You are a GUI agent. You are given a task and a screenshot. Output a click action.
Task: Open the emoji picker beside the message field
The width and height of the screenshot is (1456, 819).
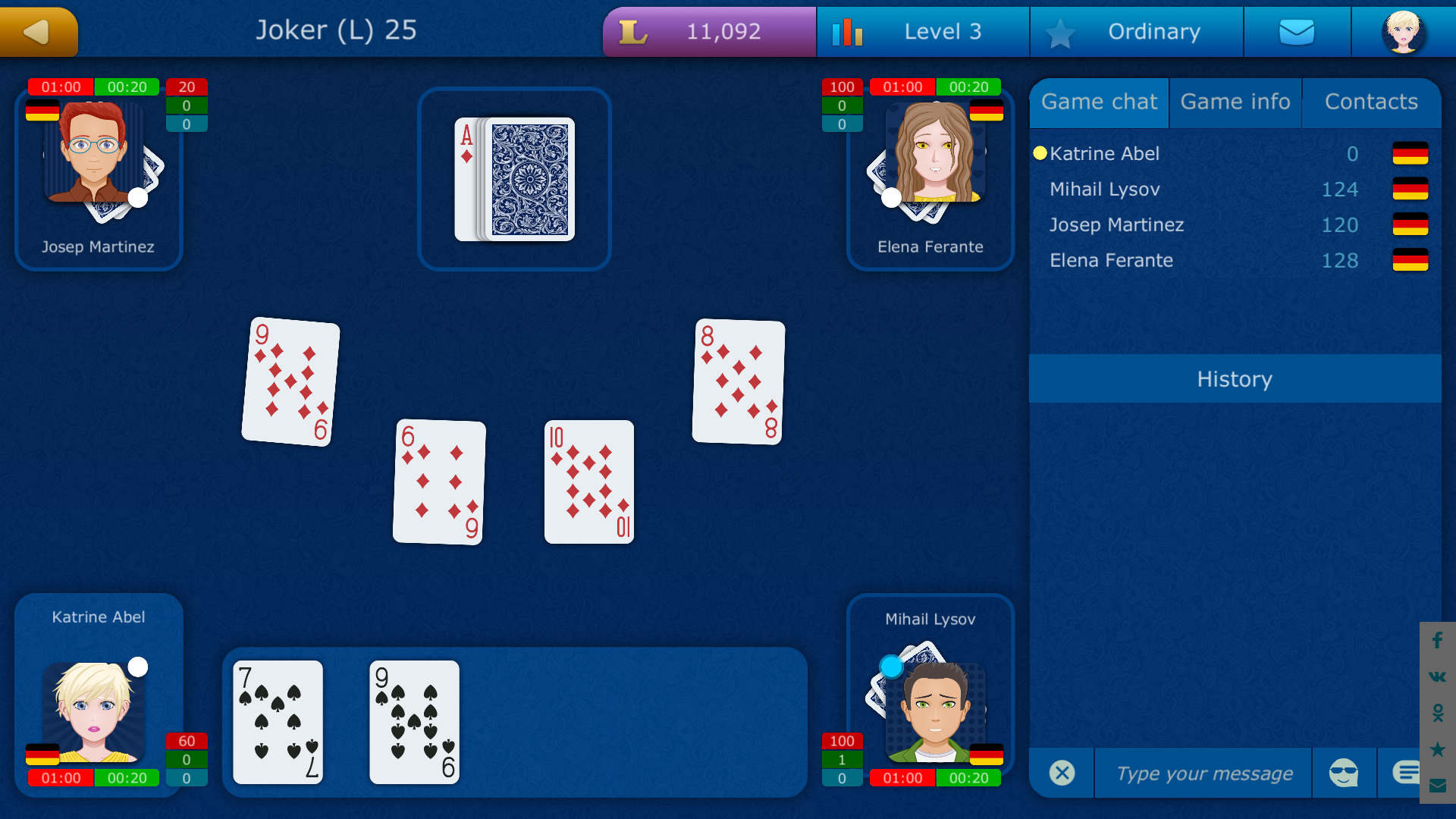tap(1345, 773)
